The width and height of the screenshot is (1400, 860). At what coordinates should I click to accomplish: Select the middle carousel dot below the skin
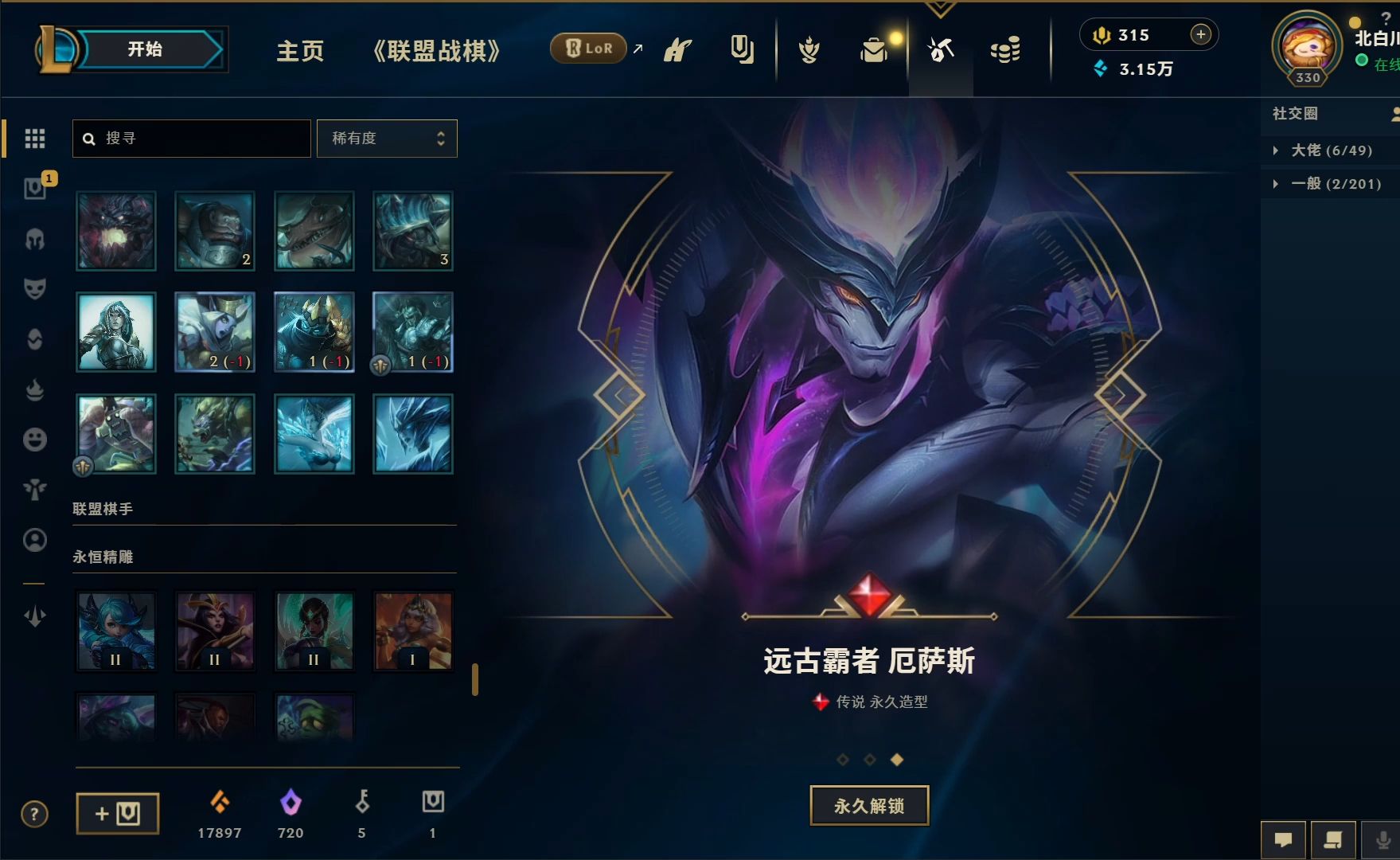click(869, 760)
